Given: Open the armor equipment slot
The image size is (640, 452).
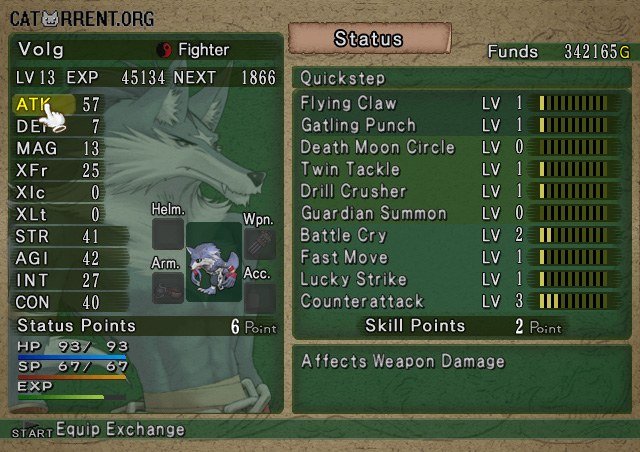Looking at the screenshot, I should tap(168, 289).
